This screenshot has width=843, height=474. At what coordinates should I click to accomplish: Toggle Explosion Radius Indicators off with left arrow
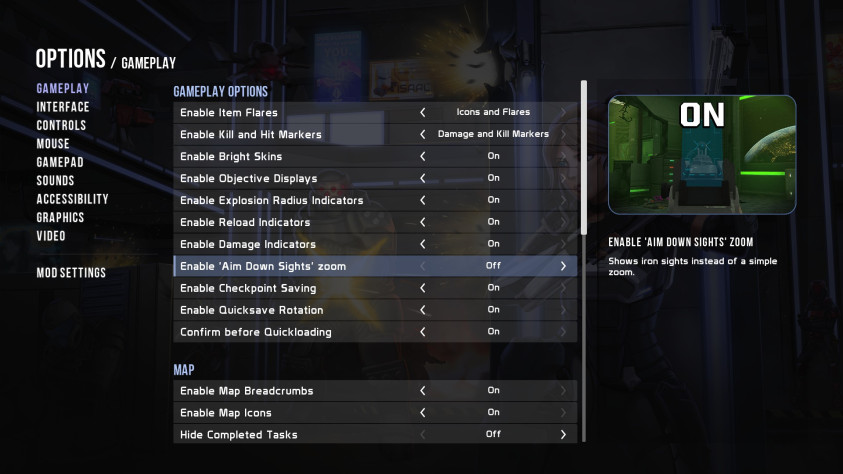(423, 200)
